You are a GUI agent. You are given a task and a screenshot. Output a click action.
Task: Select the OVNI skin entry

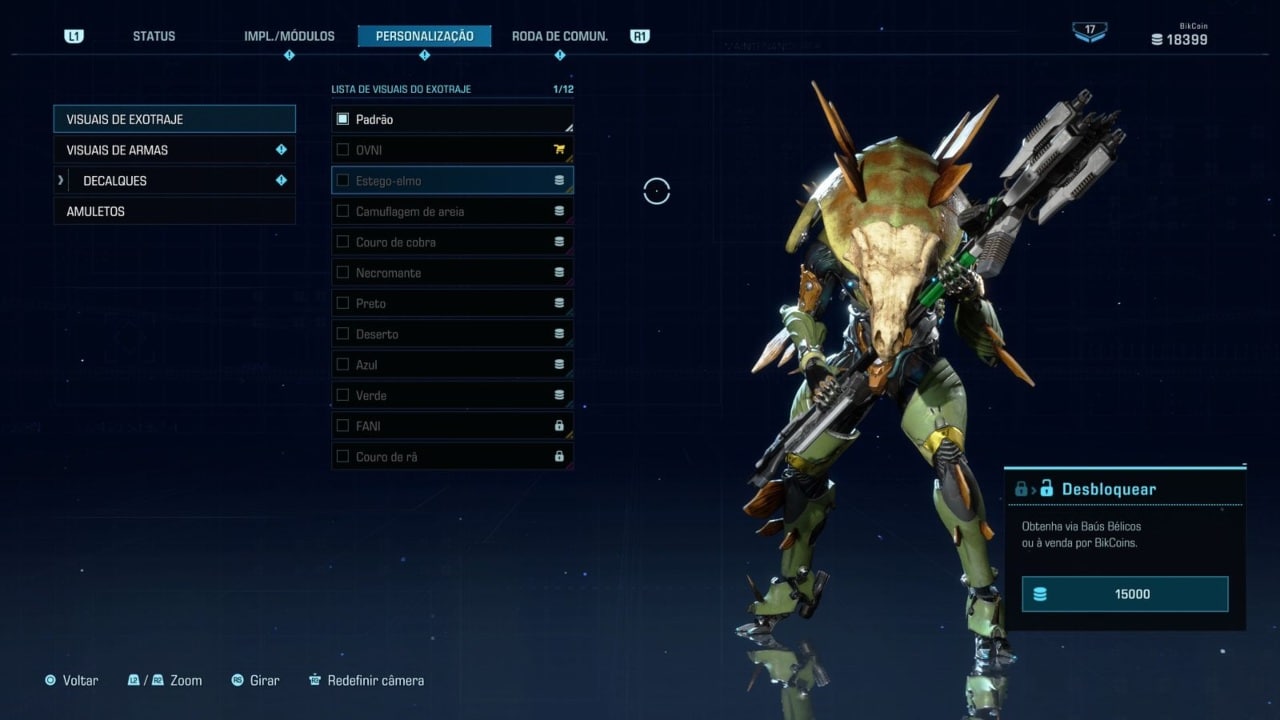[x=452, y=150]
